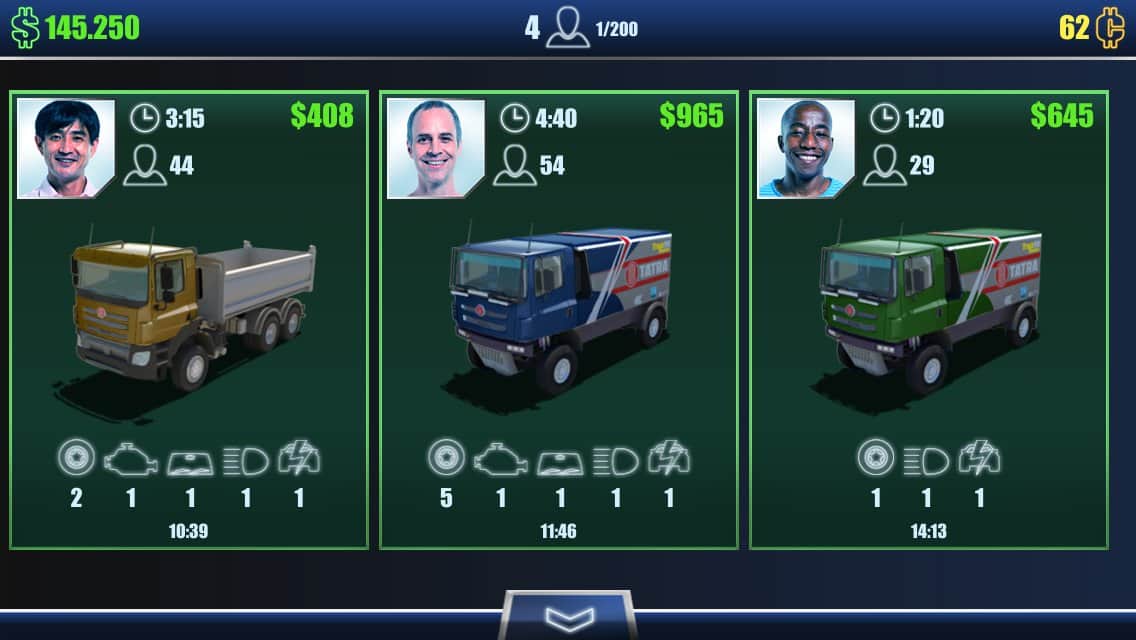Open the gold coin currency icon
Screen dimensions: 1136x640
(x=1109, y=29)
